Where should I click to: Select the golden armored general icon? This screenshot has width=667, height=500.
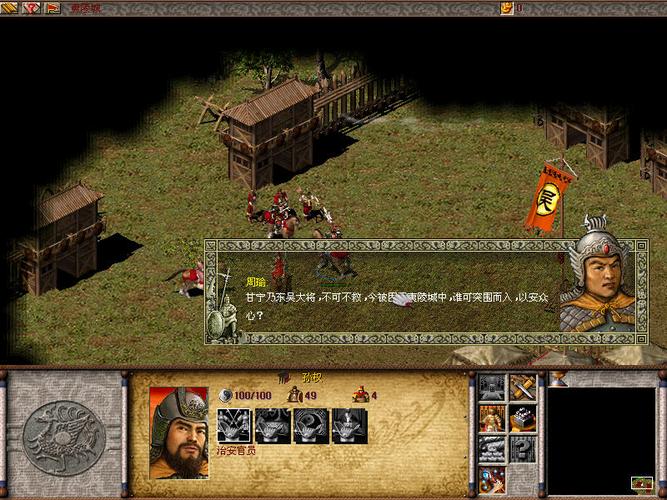click(491, 418)
